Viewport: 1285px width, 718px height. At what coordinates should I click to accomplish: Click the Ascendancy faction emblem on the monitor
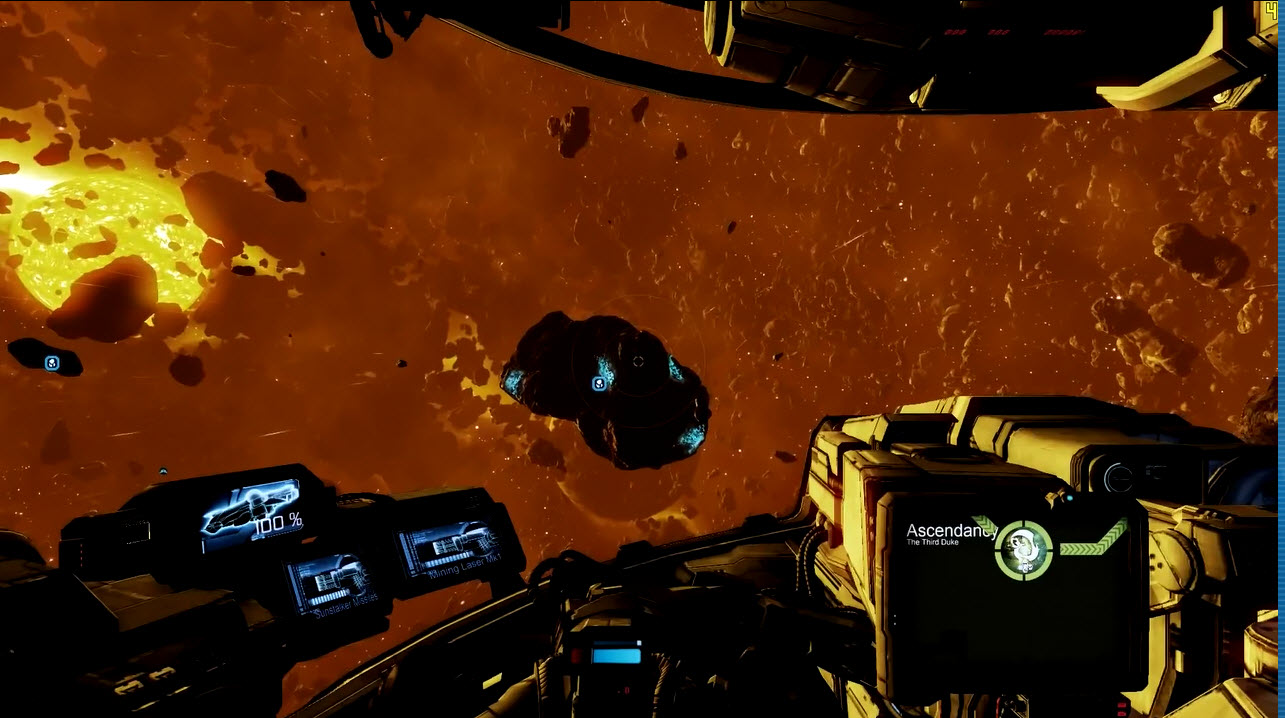click(1024, 548)
